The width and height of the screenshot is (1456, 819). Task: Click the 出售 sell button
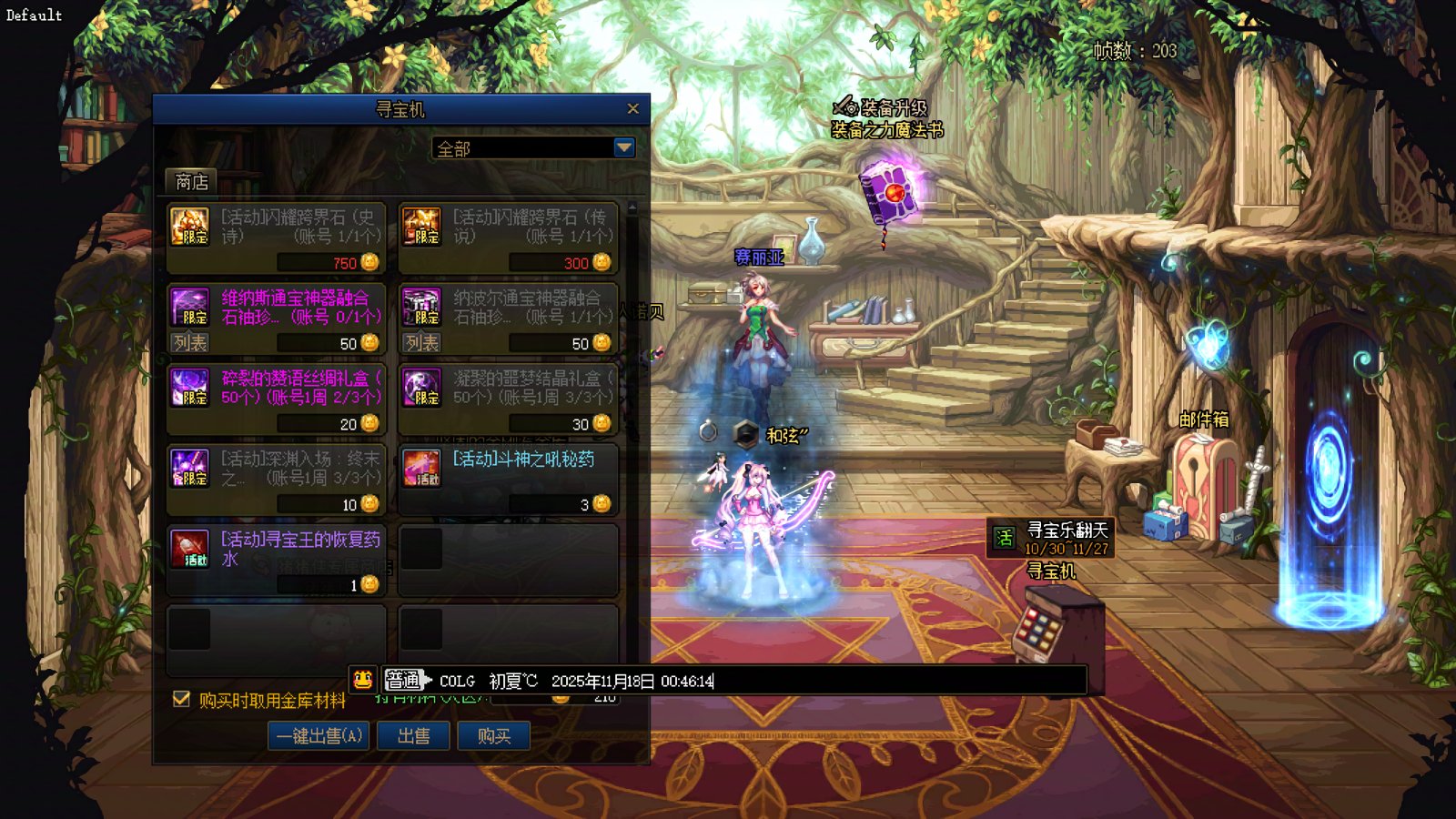coord(413,735)
